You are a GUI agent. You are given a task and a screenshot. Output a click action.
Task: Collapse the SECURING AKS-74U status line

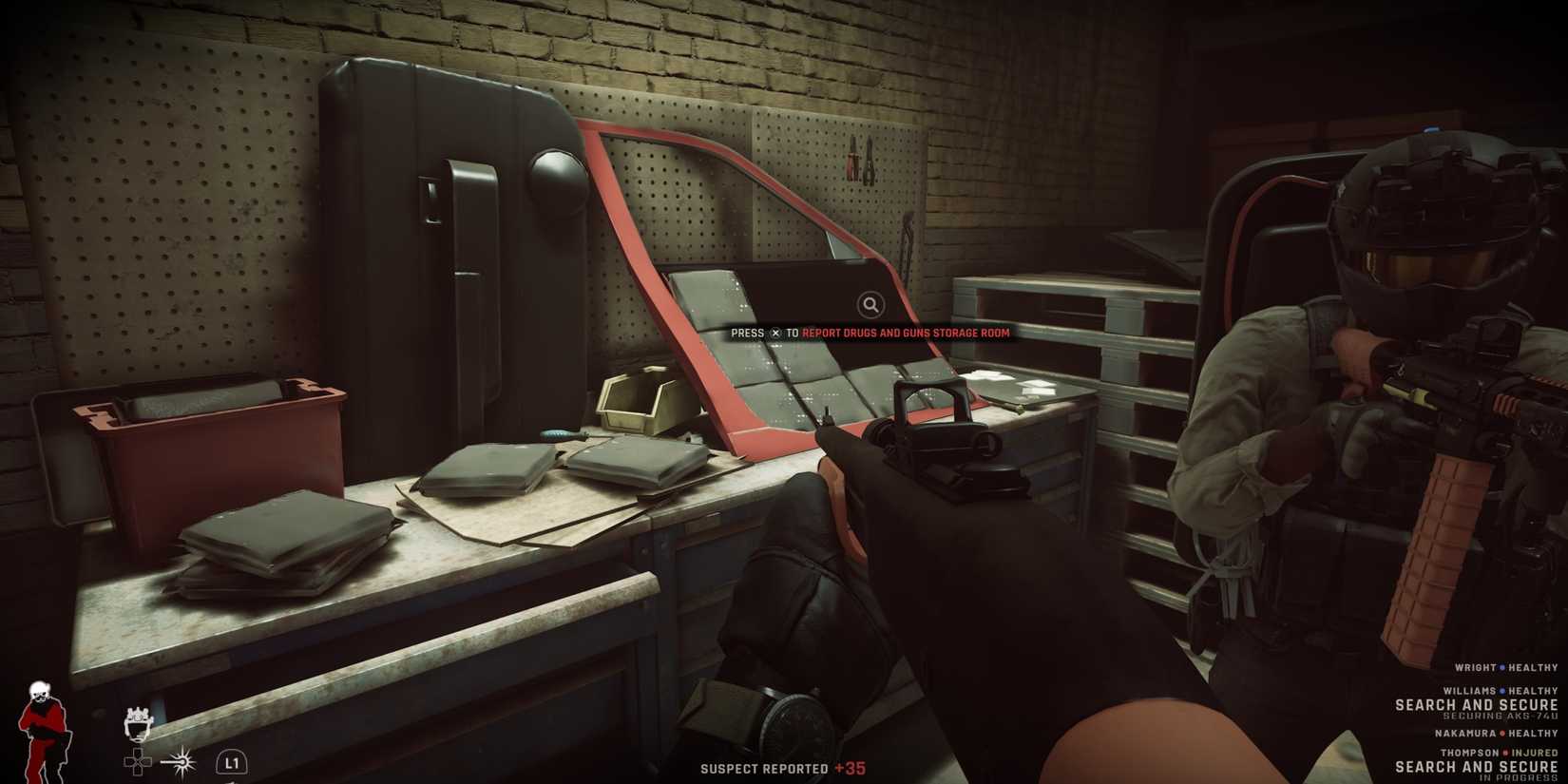[x=1500, y=716]
